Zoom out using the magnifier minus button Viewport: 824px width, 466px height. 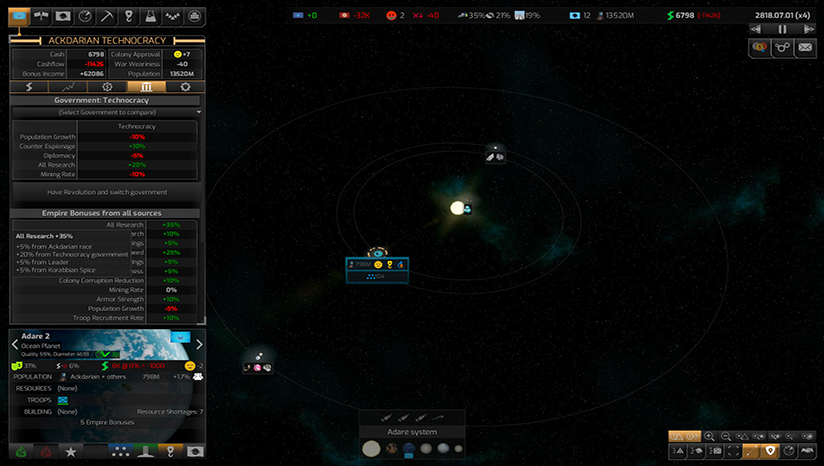[726, 436]
